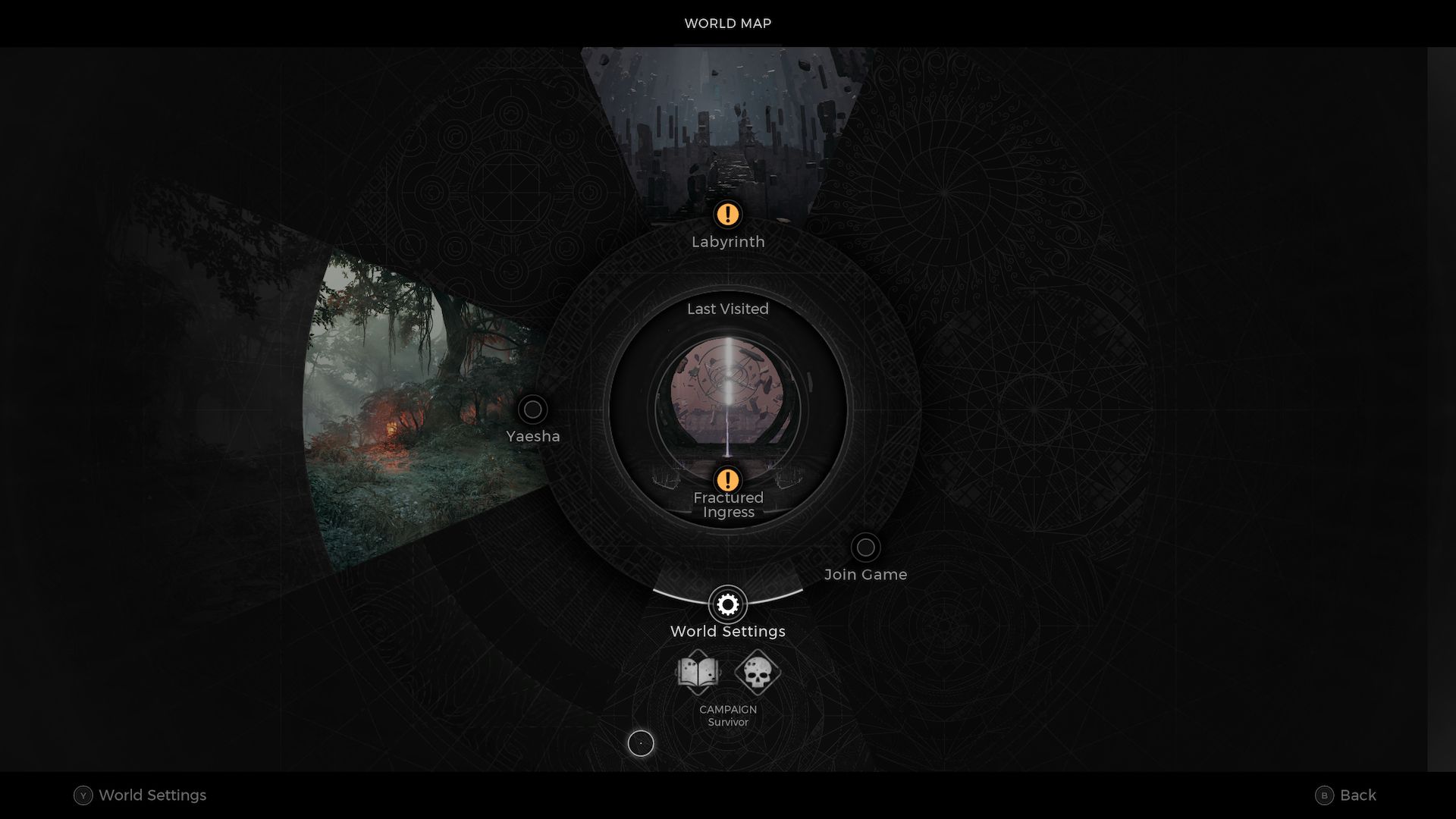Click the orange exclamation marker above Labyrinth
1456x819 pixels.
click(x=727, y=215)
